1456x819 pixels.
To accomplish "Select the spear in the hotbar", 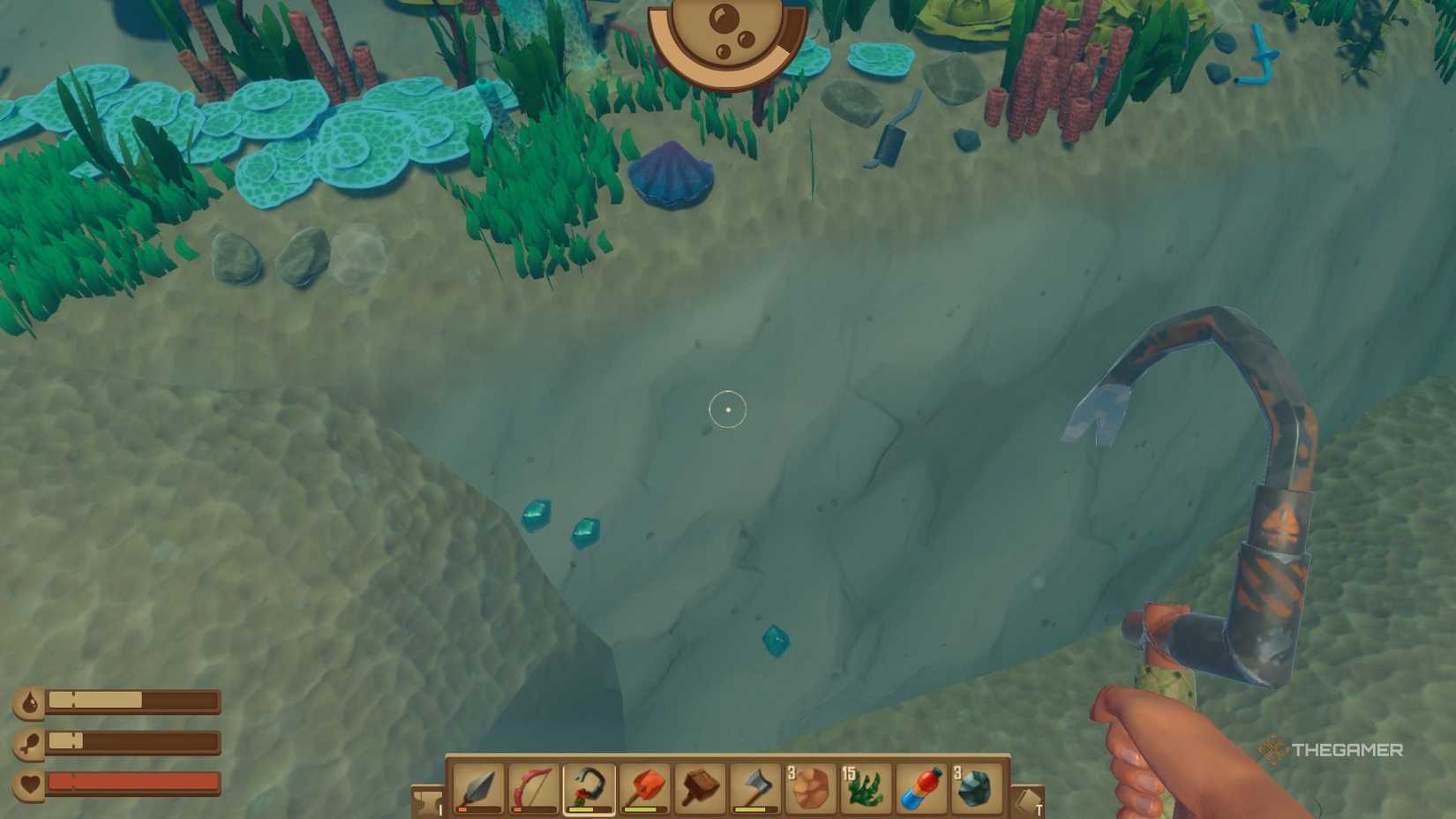I will [x=477, y=791].
